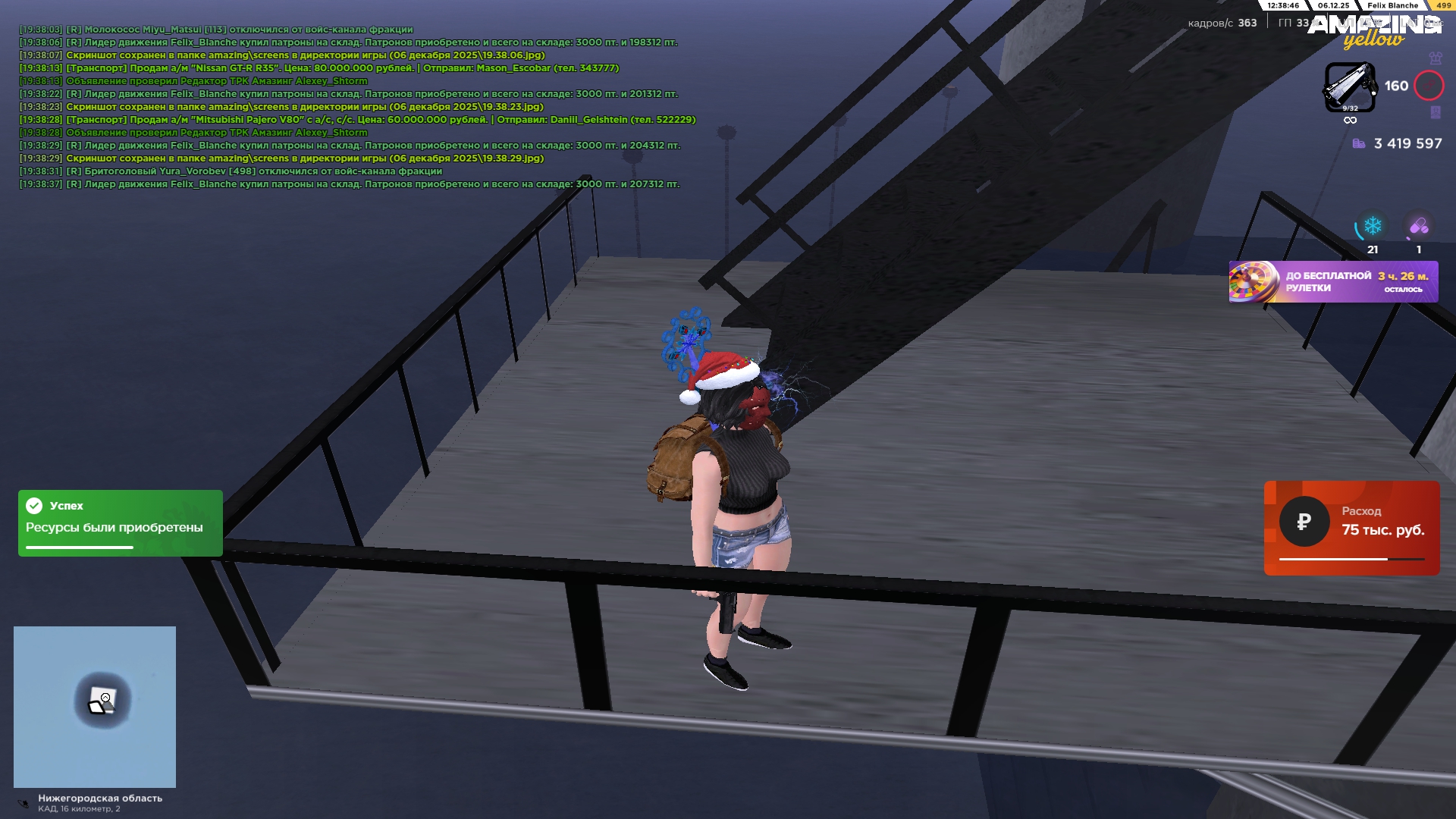Click the Nissan GT-R R35 ad in chat
Viewport: 1456px width, 819px height.
[342, 68]
